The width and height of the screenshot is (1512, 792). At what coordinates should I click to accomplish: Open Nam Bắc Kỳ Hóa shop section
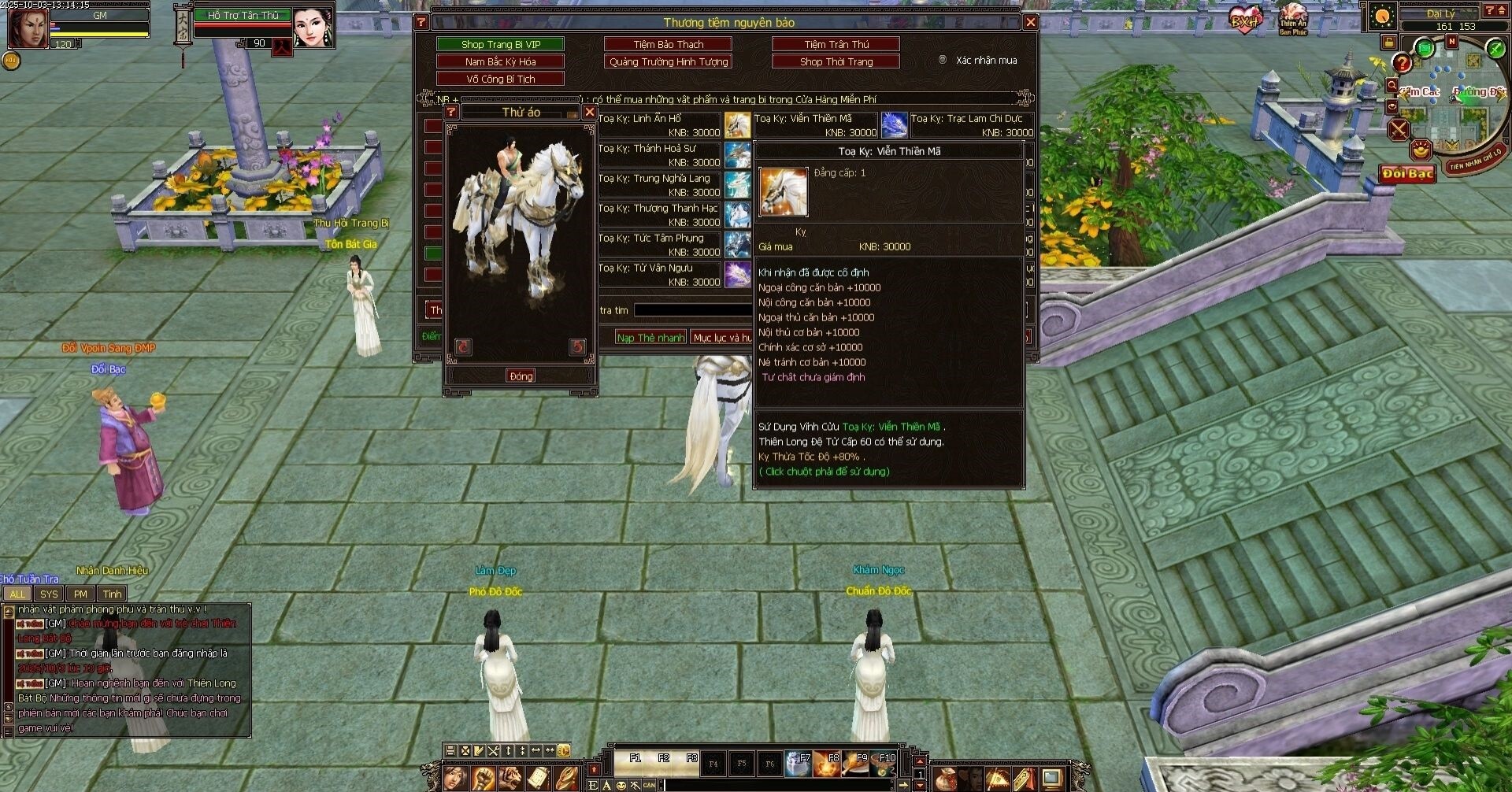coord(500,61)
